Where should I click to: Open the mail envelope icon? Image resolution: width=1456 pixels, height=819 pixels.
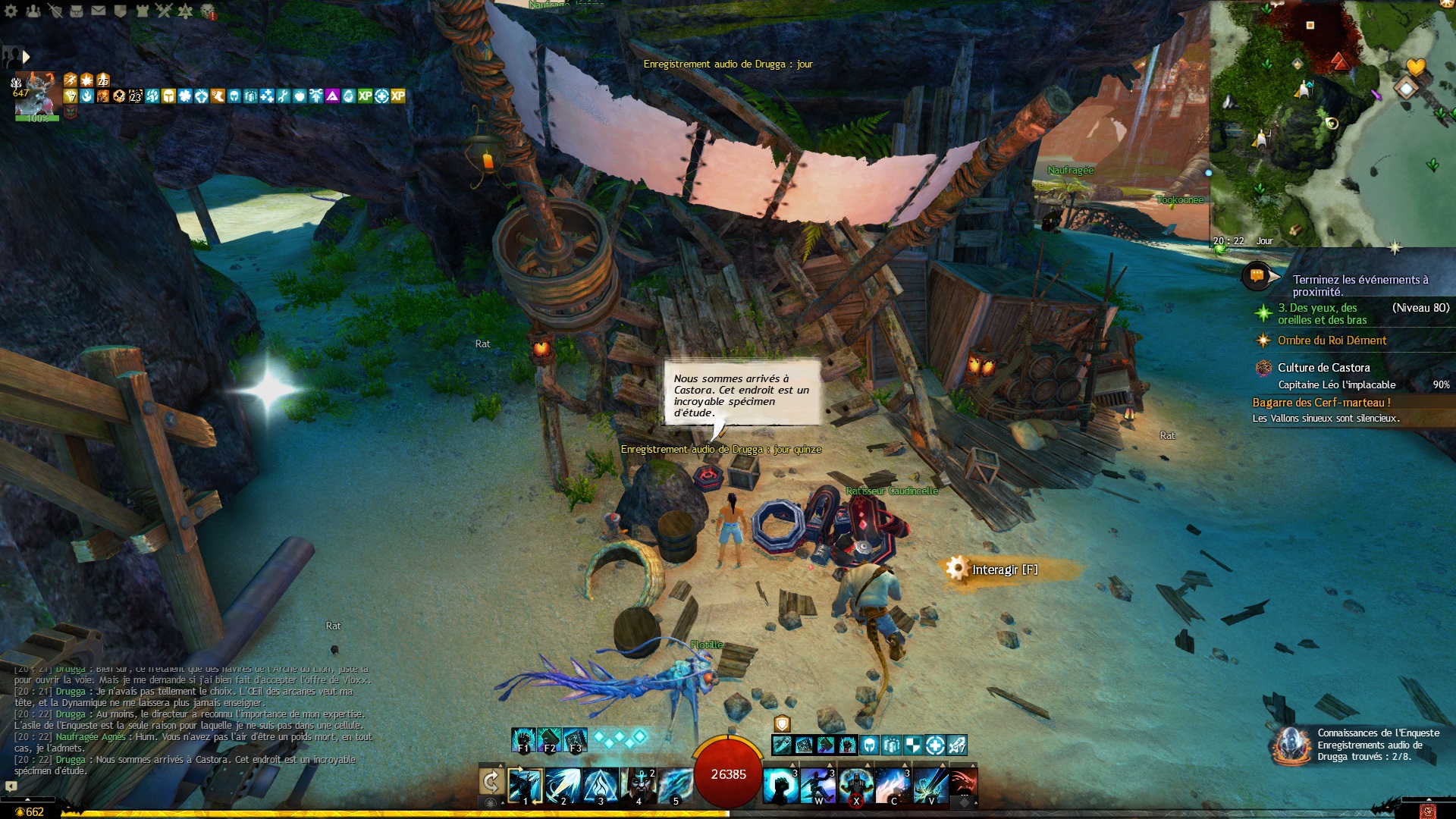pos(99,11)
